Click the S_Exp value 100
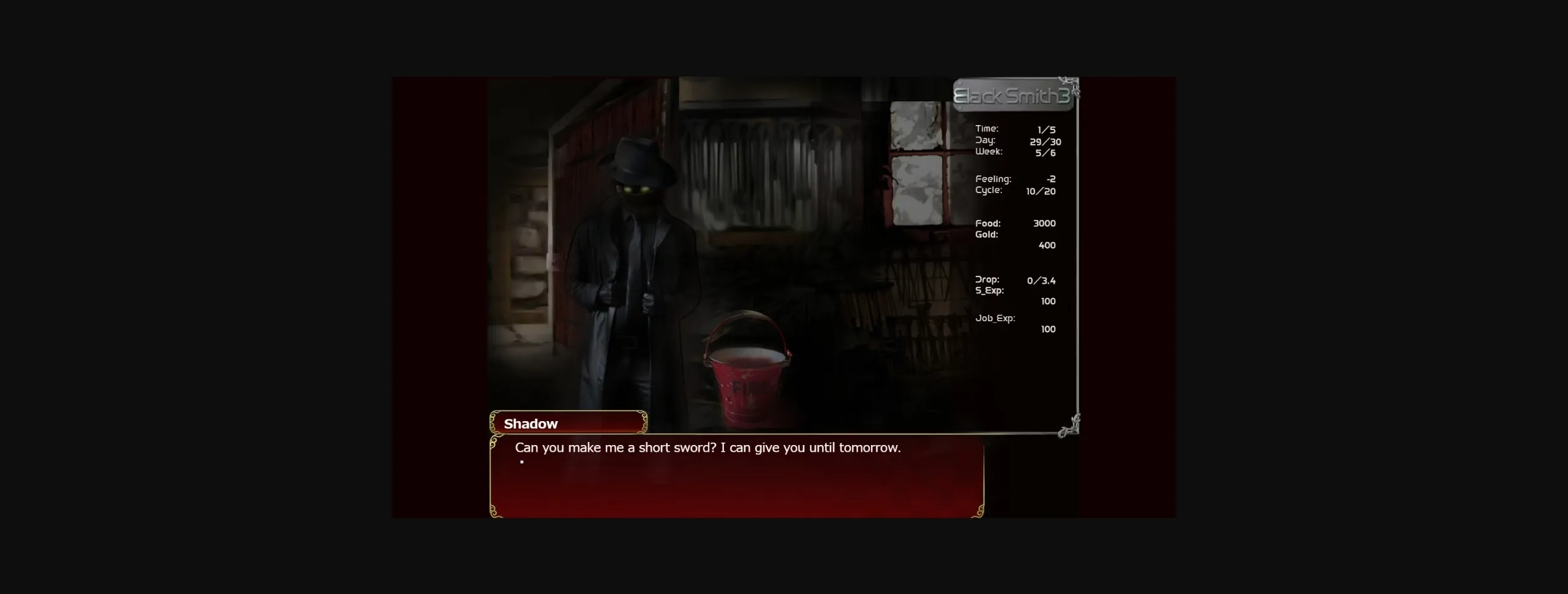Image resolution: width=1568 pixels, height=594 pixels. (x=1047, y=301)
